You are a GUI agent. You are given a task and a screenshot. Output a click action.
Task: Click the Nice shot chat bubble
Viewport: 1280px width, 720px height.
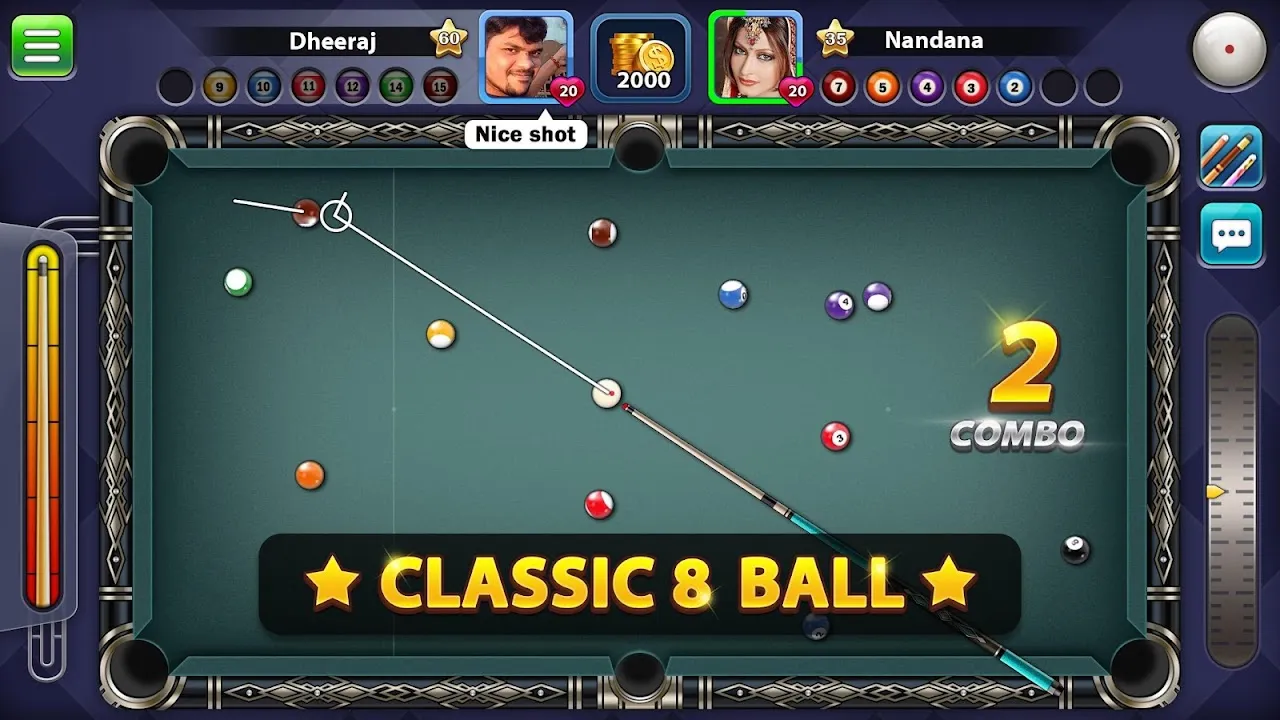[527, 133]
